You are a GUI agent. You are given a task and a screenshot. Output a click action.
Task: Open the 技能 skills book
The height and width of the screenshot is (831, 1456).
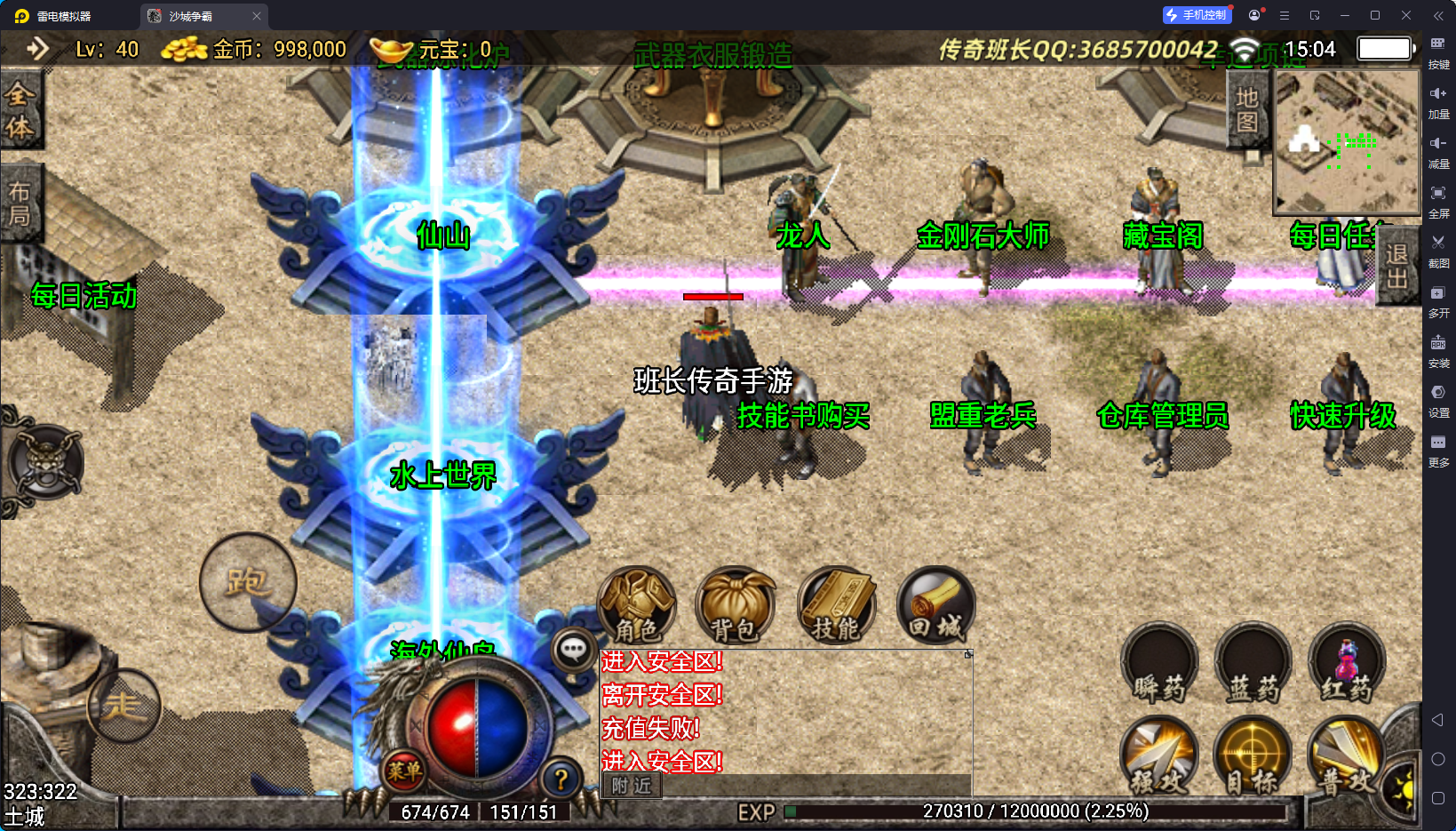click(835, 606)
